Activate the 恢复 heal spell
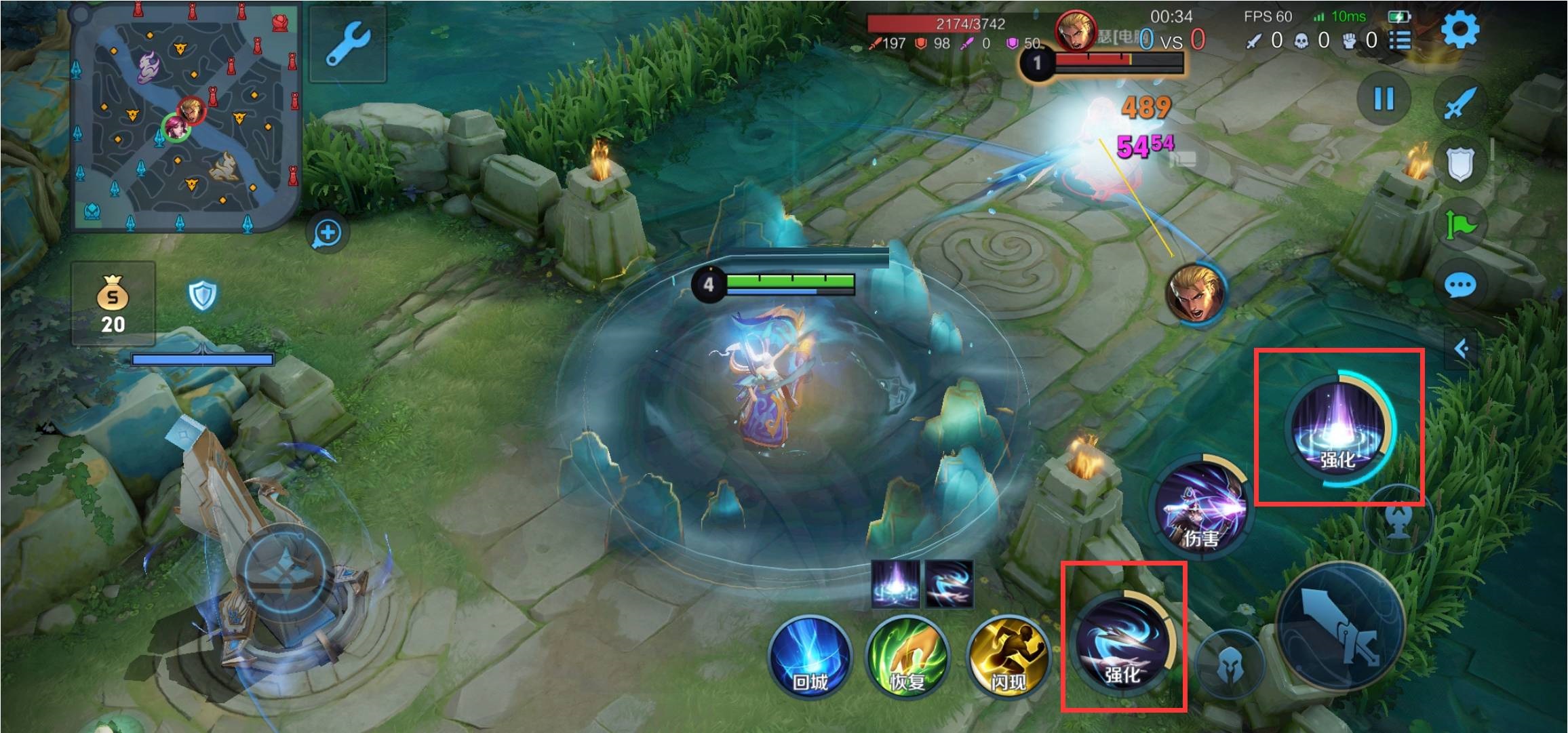Image resolution: width=1568 pixels, height=733 pixels. pyautogui.click(x=907, y=656)
